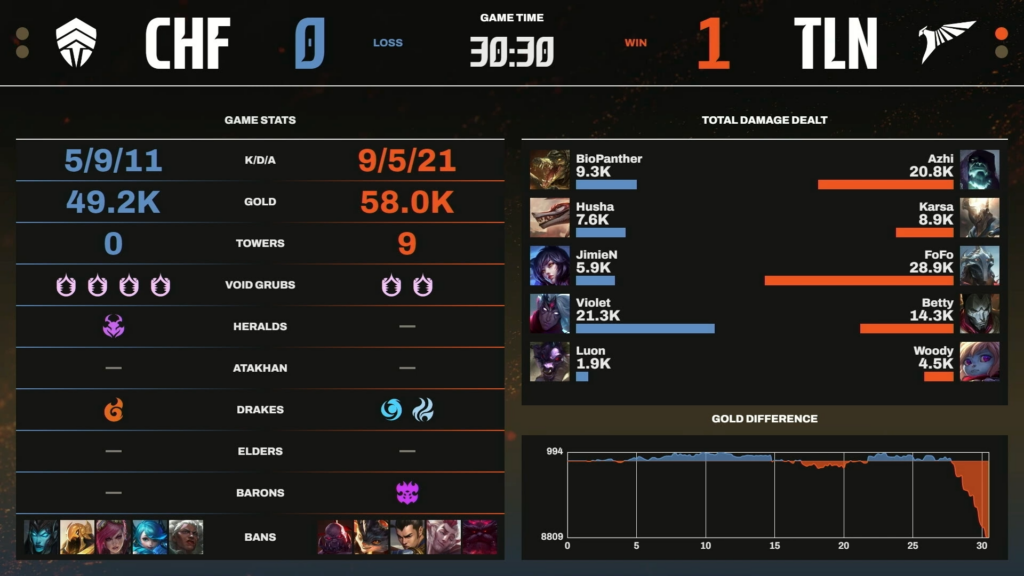Screen dimensions: 1024x576
Task: Select Karsa's champion portrait
Action: pos(979,218)
